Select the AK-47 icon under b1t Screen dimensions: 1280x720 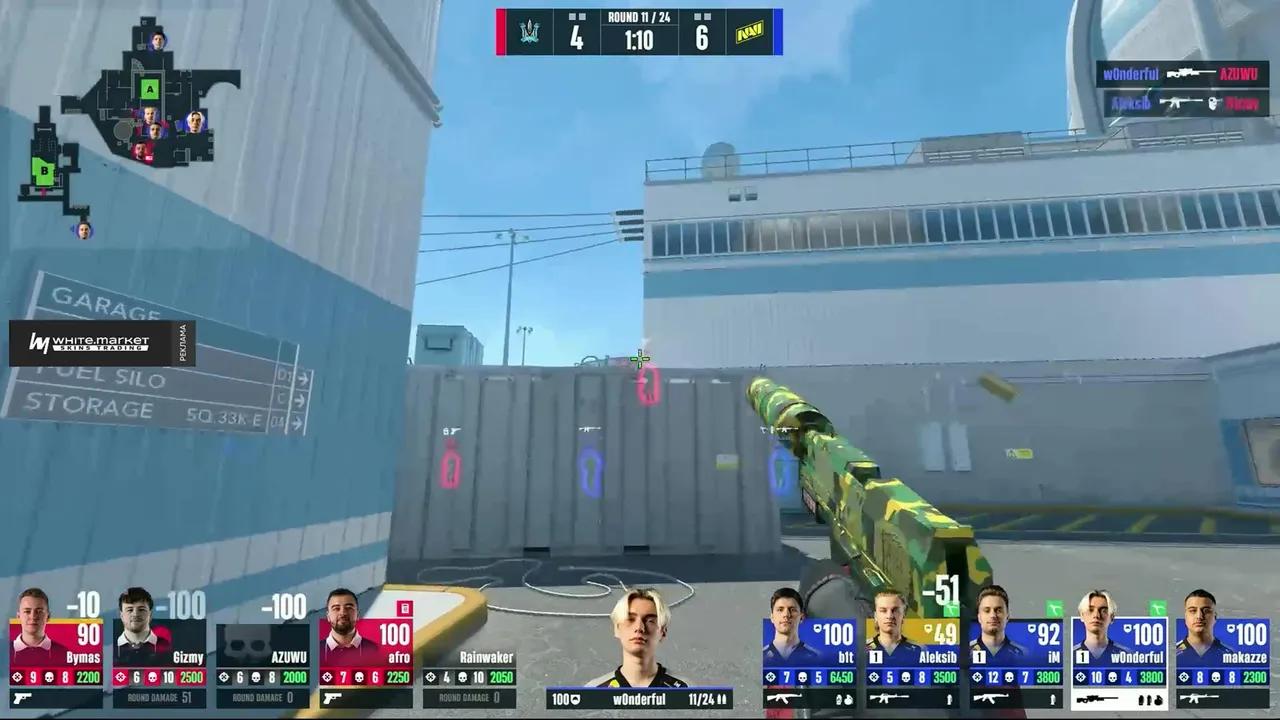click(785, 697)
